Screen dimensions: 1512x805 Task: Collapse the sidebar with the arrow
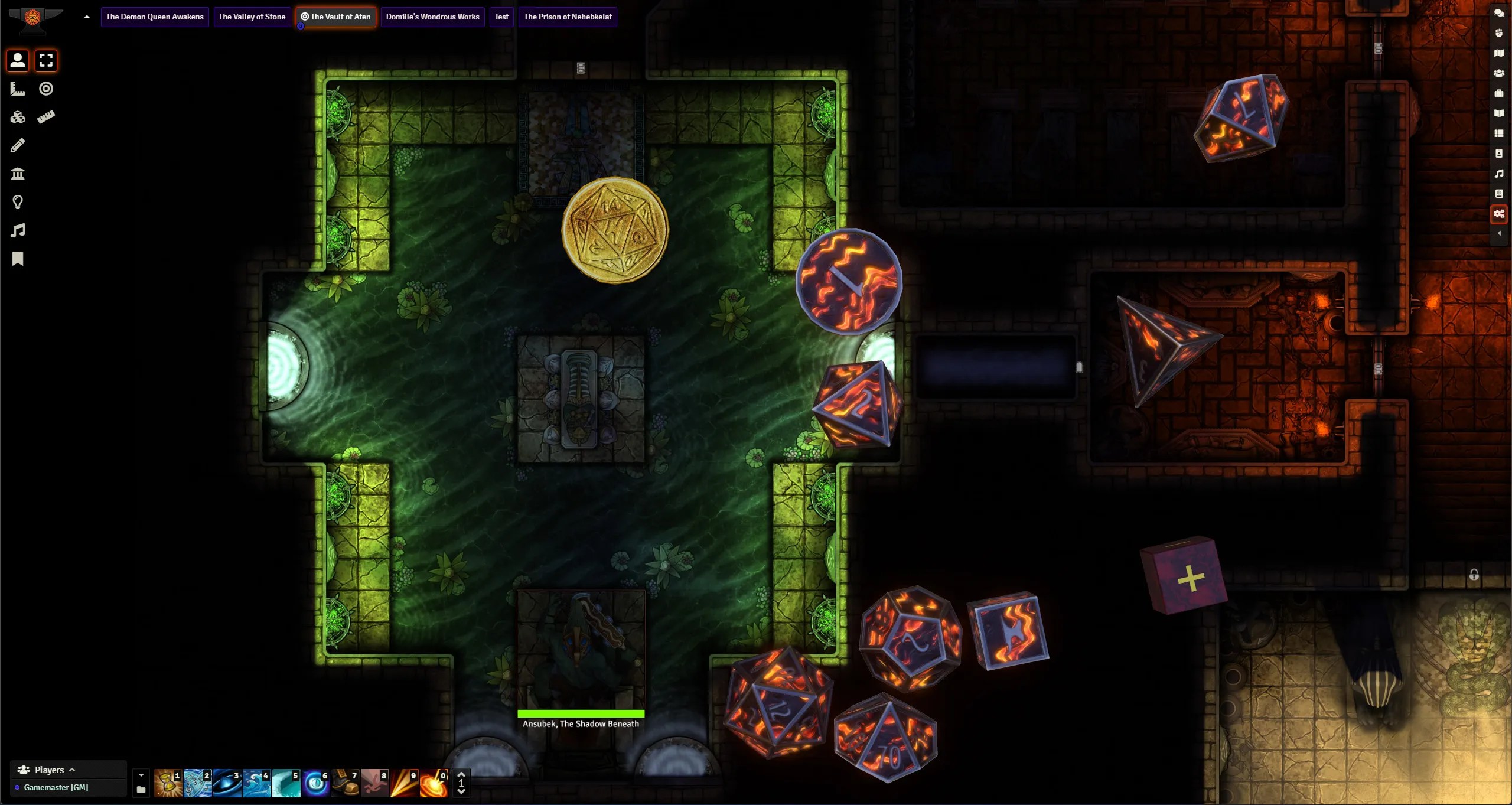[x=1500, y=234]
